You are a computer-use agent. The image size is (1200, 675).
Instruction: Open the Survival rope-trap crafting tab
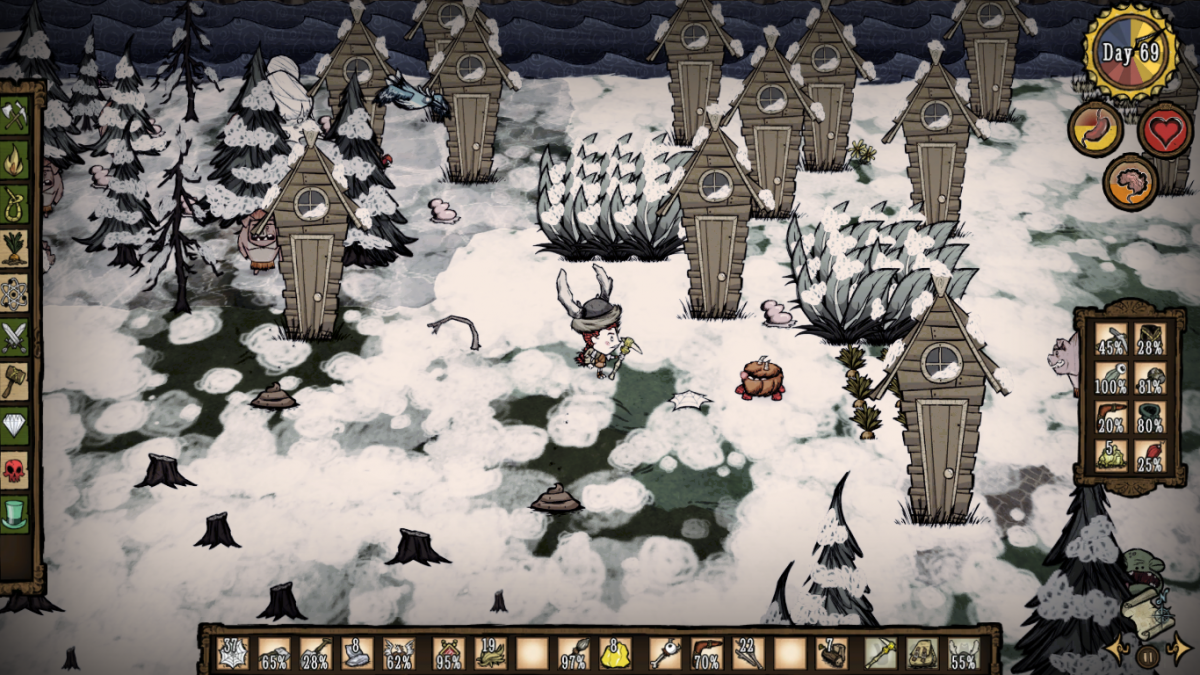[x=14, y=202]
